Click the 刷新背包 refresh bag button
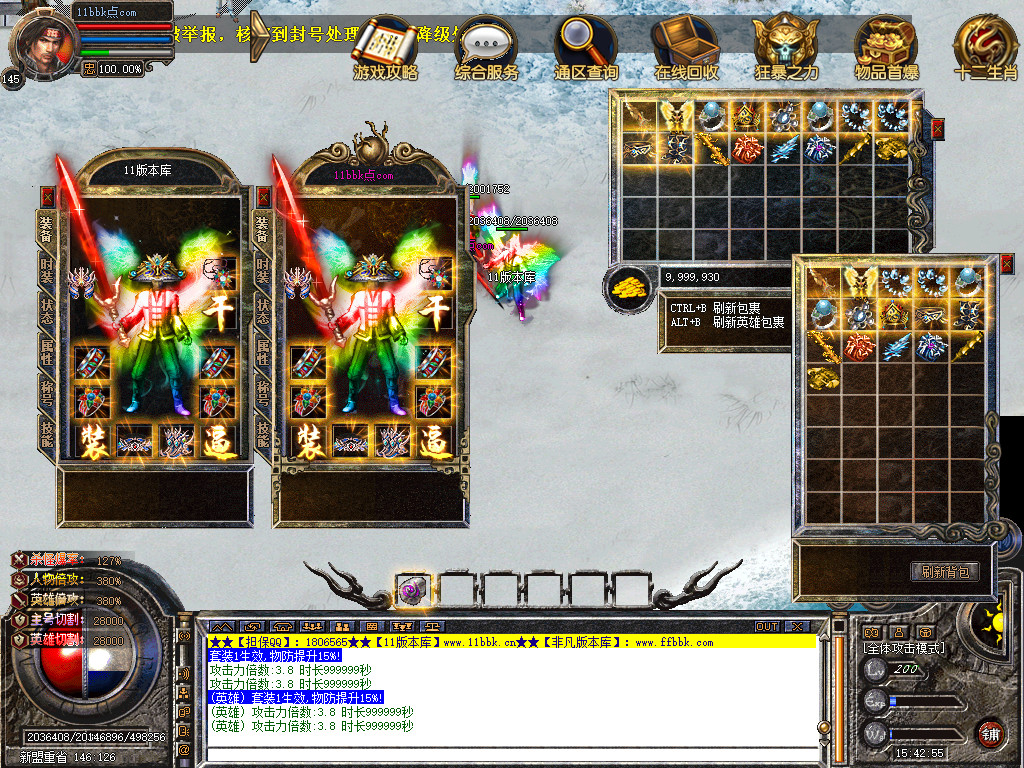This screenshot has width=1024, height=768. point(944,572)
